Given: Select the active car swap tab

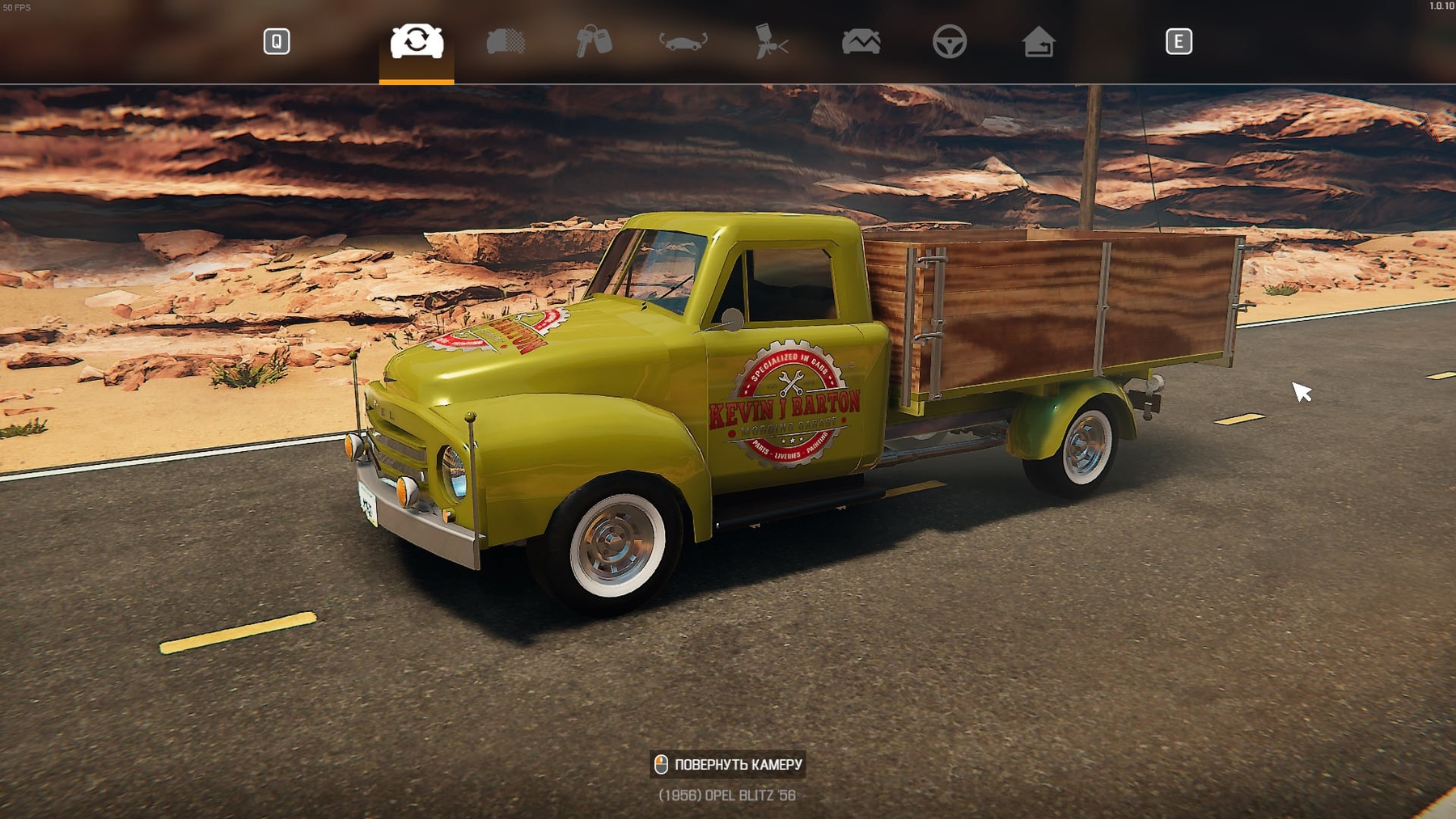Looking at the screenshot, I should pyautogui.click(x=417, y=41).
